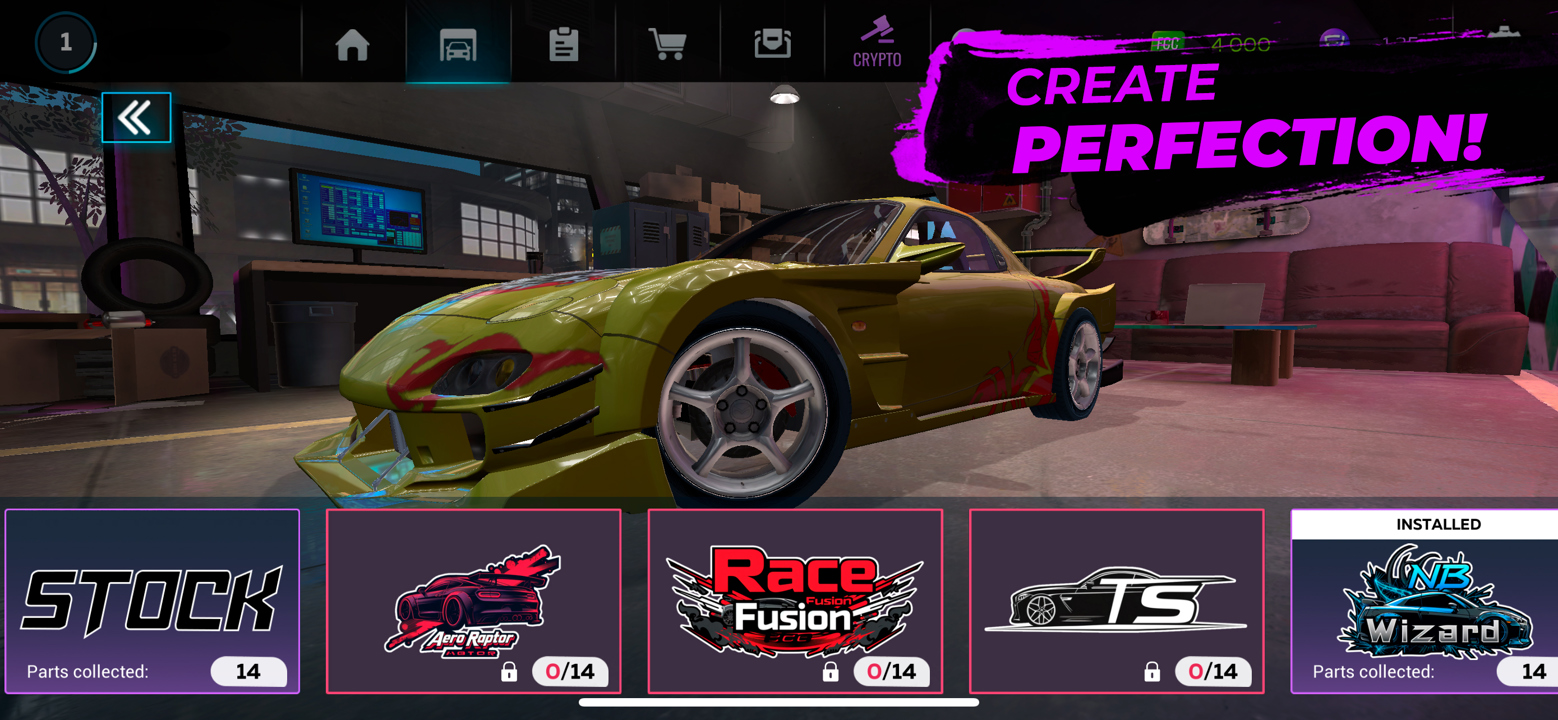Image resolution: width=1558 pixels, height=720 pixels.
Task: Select the STOCK livery kit card
Action: coord(152,600)
